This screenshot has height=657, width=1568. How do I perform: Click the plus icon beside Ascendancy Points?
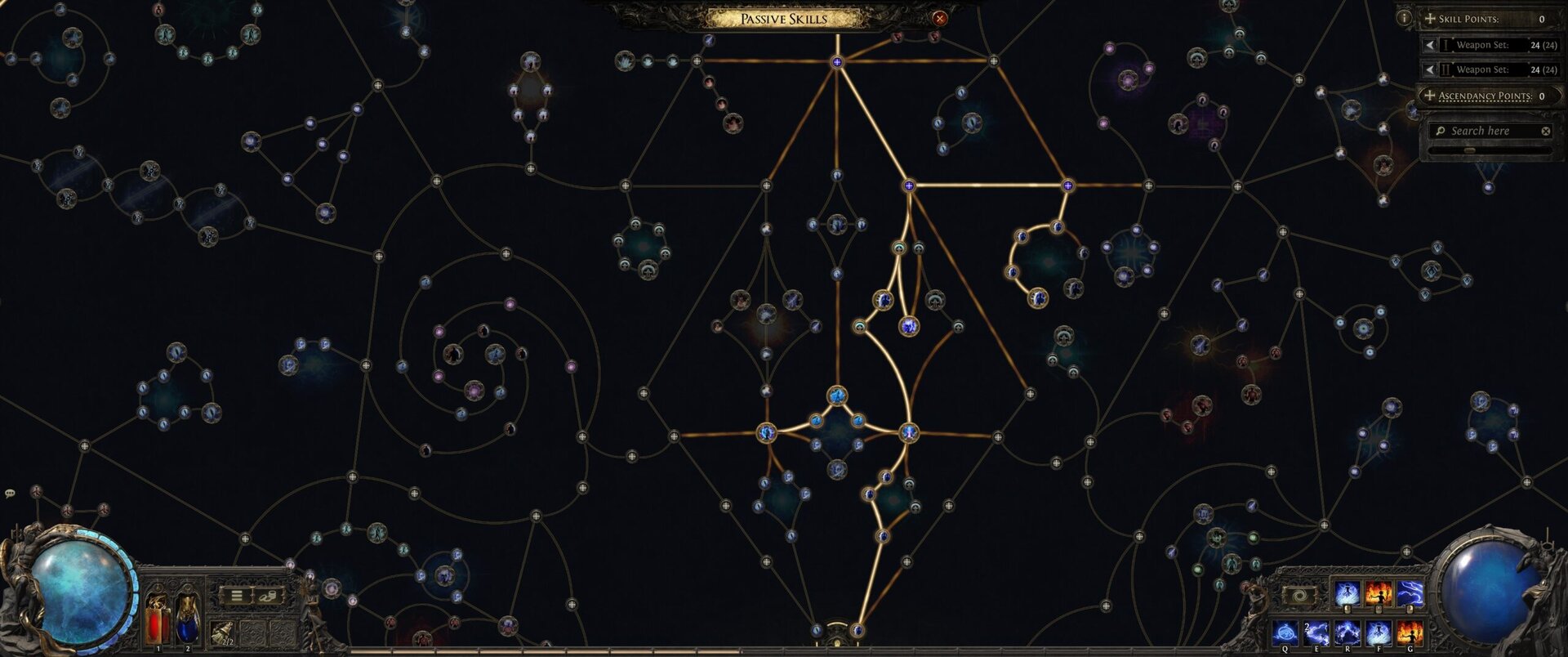(x=1430, y=96)
